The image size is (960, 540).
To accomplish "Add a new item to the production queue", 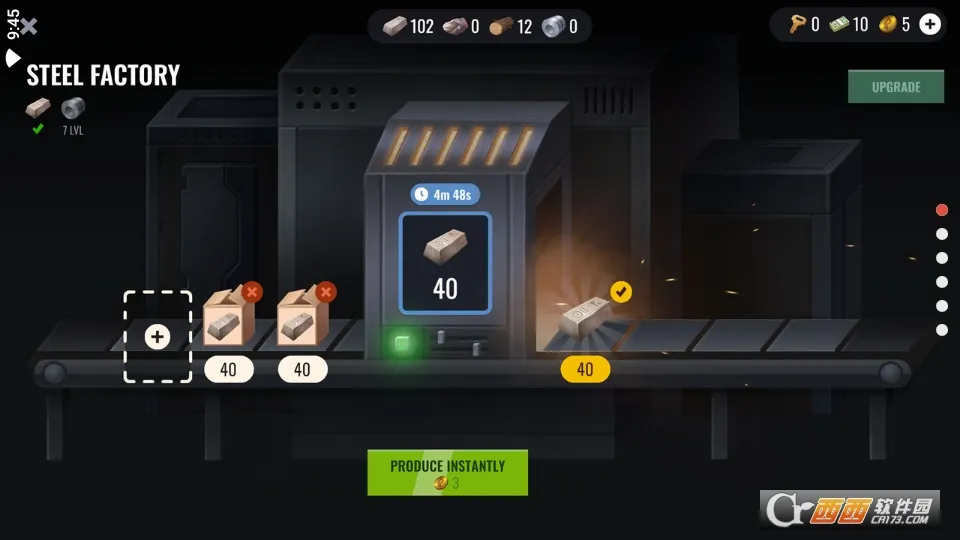I will coord(157,337).
